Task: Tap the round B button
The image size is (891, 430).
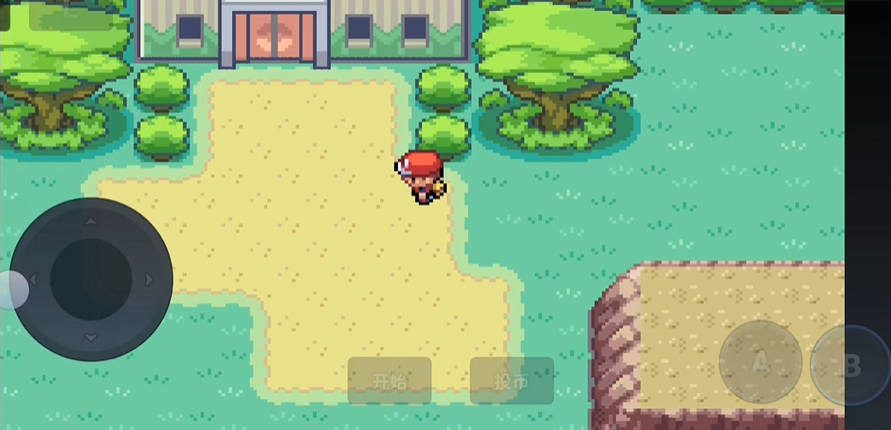Action: tap(849, 365)
